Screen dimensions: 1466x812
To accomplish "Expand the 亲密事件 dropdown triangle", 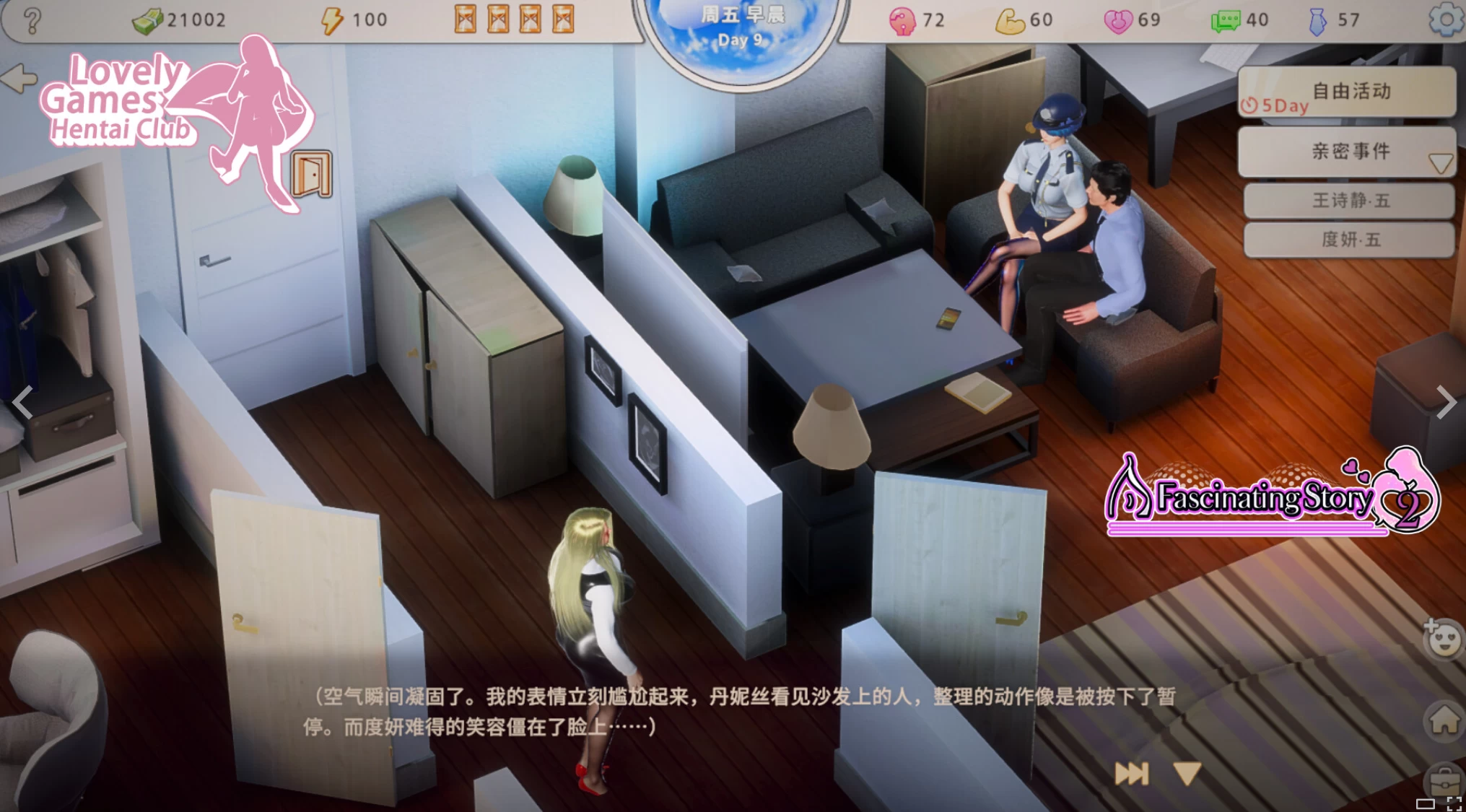I will 1440,163.
